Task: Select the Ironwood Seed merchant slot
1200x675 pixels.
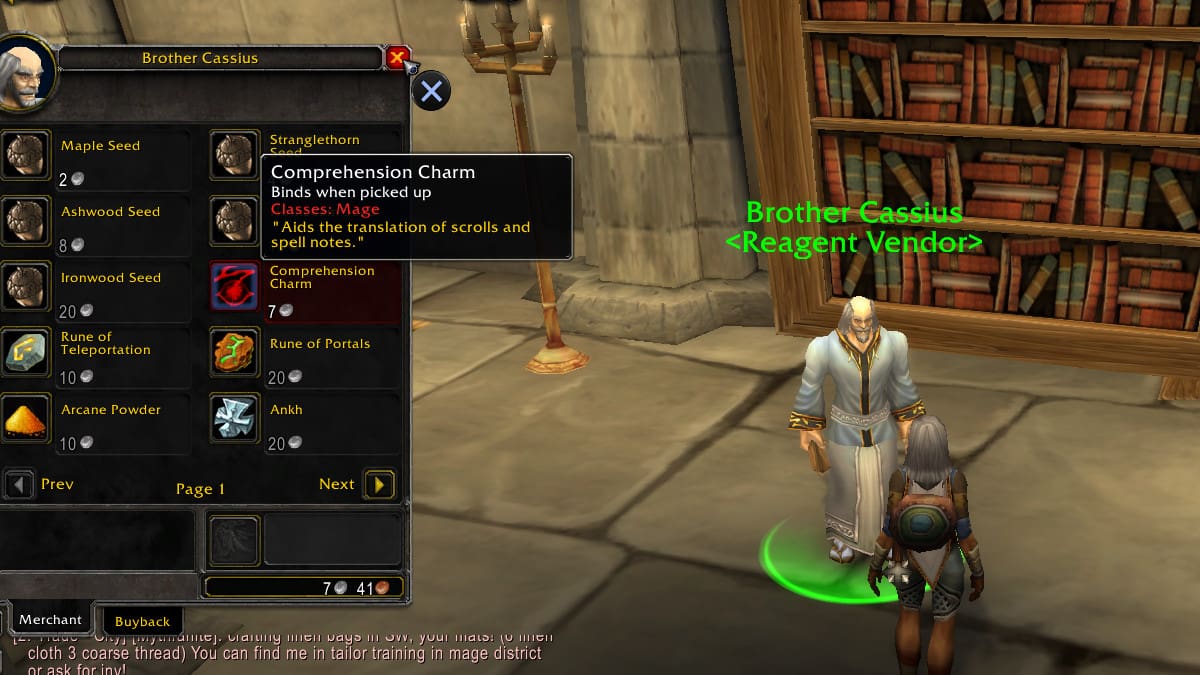Action: (24, 286)
